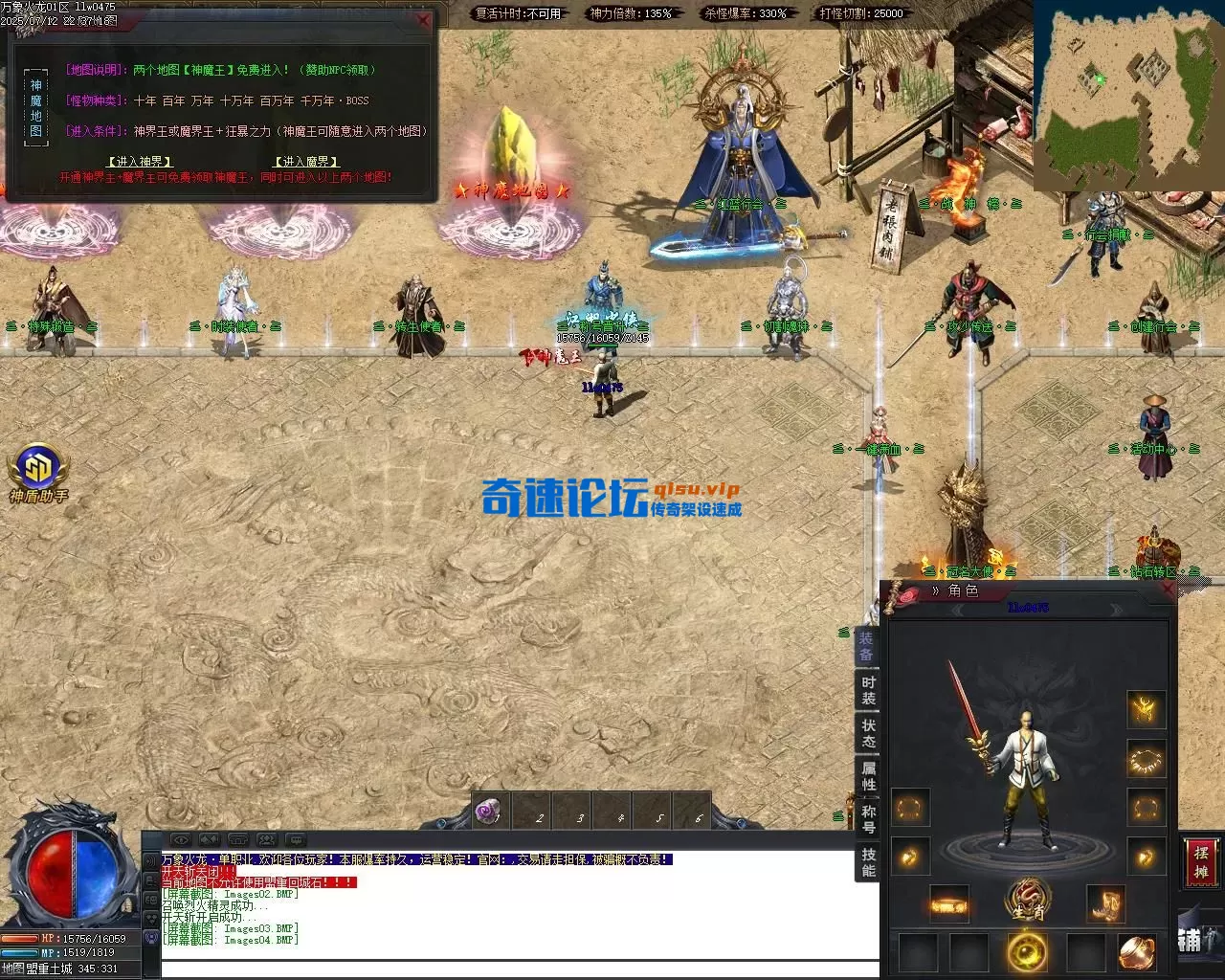Screen dimensions: 1225x980
Task: Open the friends group icon on chat toolbar
Action: point(265,839)
